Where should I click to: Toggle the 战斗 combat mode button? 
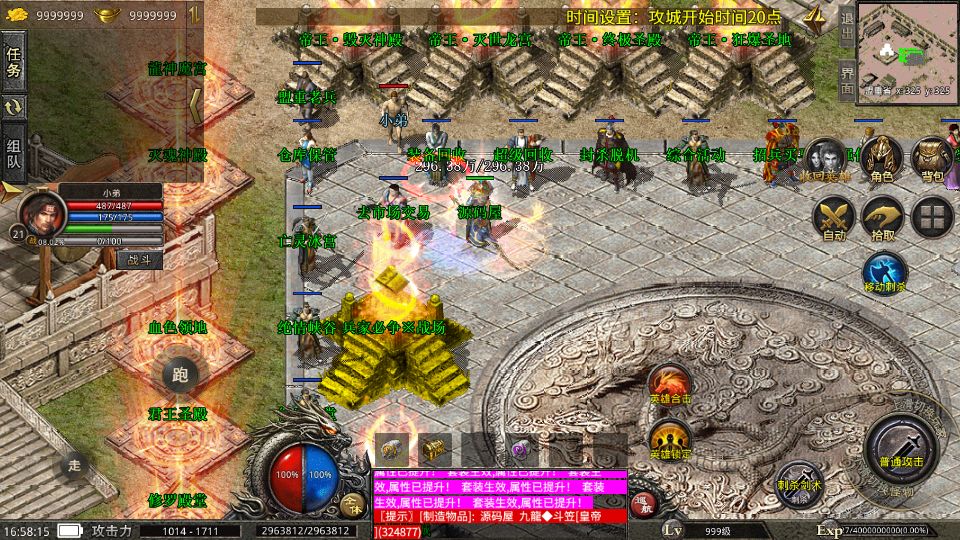pyautogui.click(x=138, y=258)
